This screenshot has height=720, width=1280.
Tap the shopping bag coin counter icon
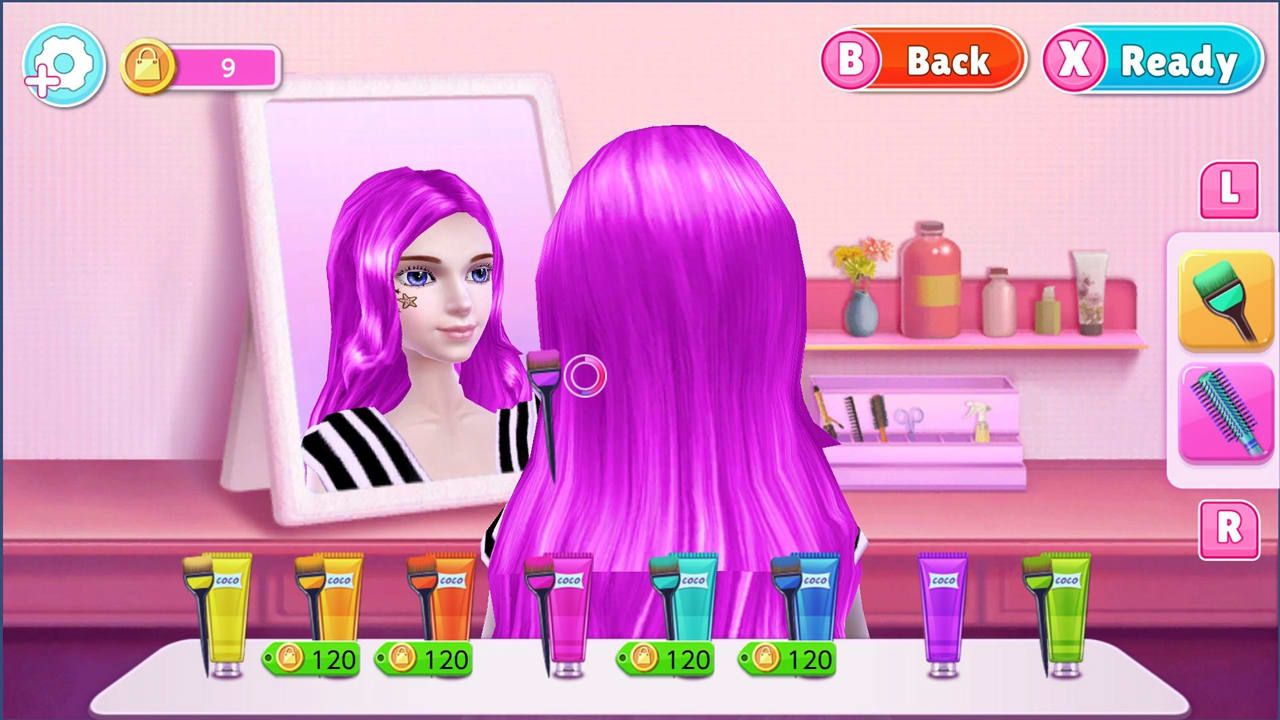(147, 66)
